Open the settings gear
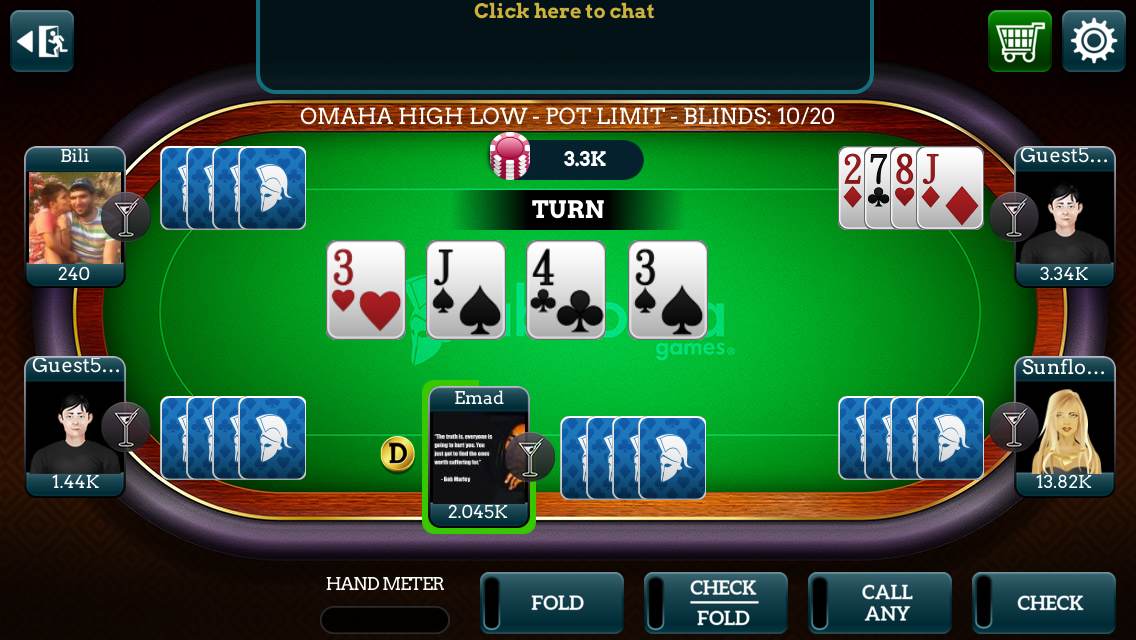1136x640 pixels. pyautogui.click(x=1093, y=41)
